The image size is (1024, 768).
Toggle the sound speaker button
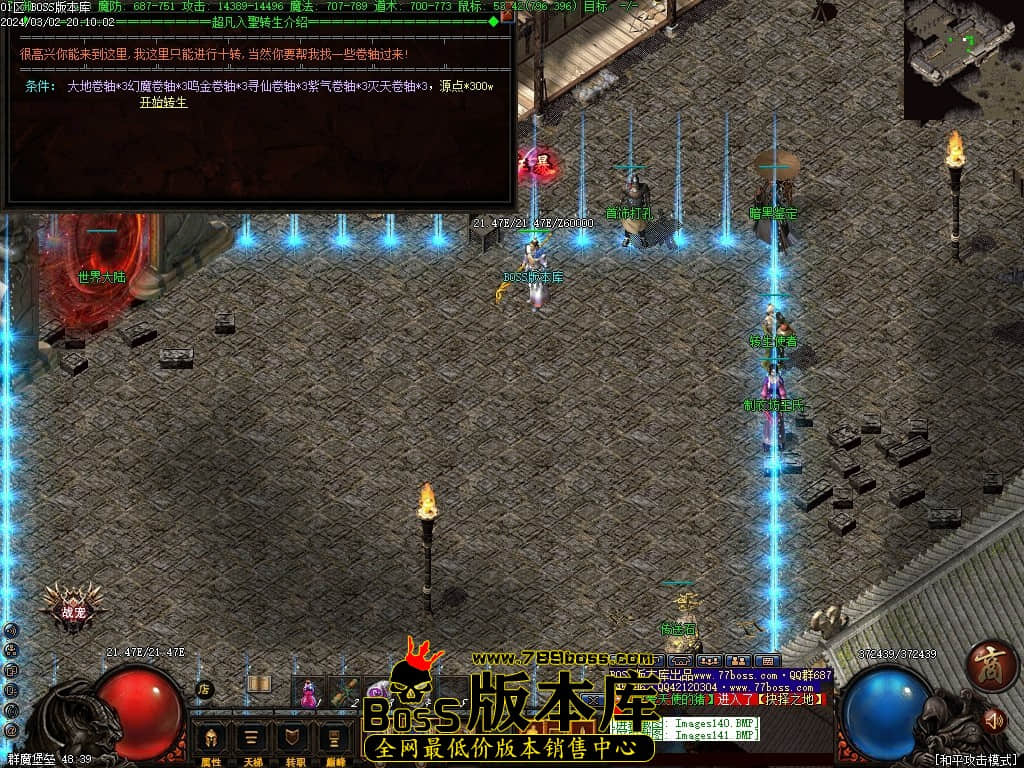click(993, 718)
